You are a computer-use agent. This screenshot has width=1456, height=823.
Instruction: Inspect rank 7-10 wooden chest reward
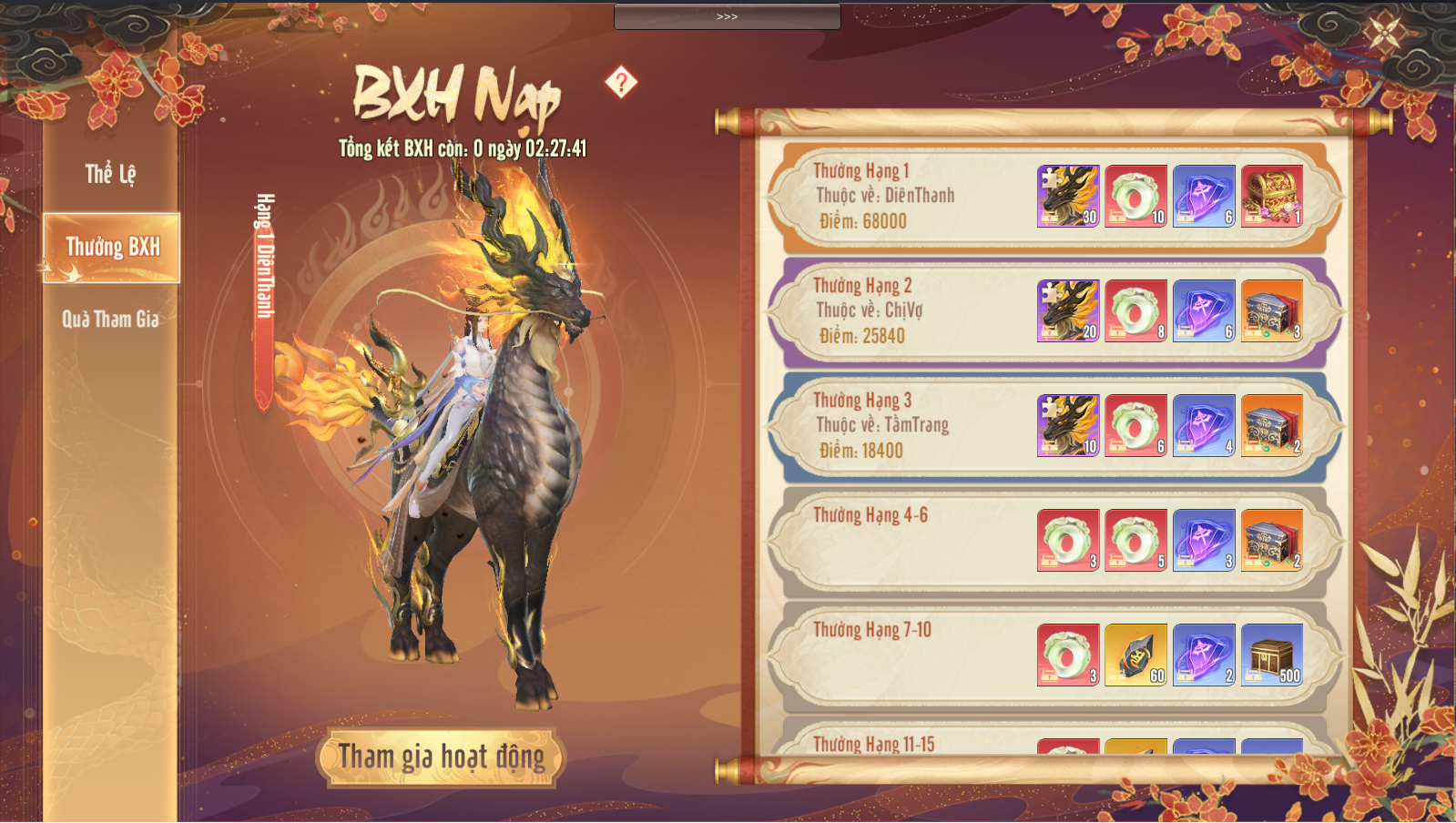pos(1271,655)
